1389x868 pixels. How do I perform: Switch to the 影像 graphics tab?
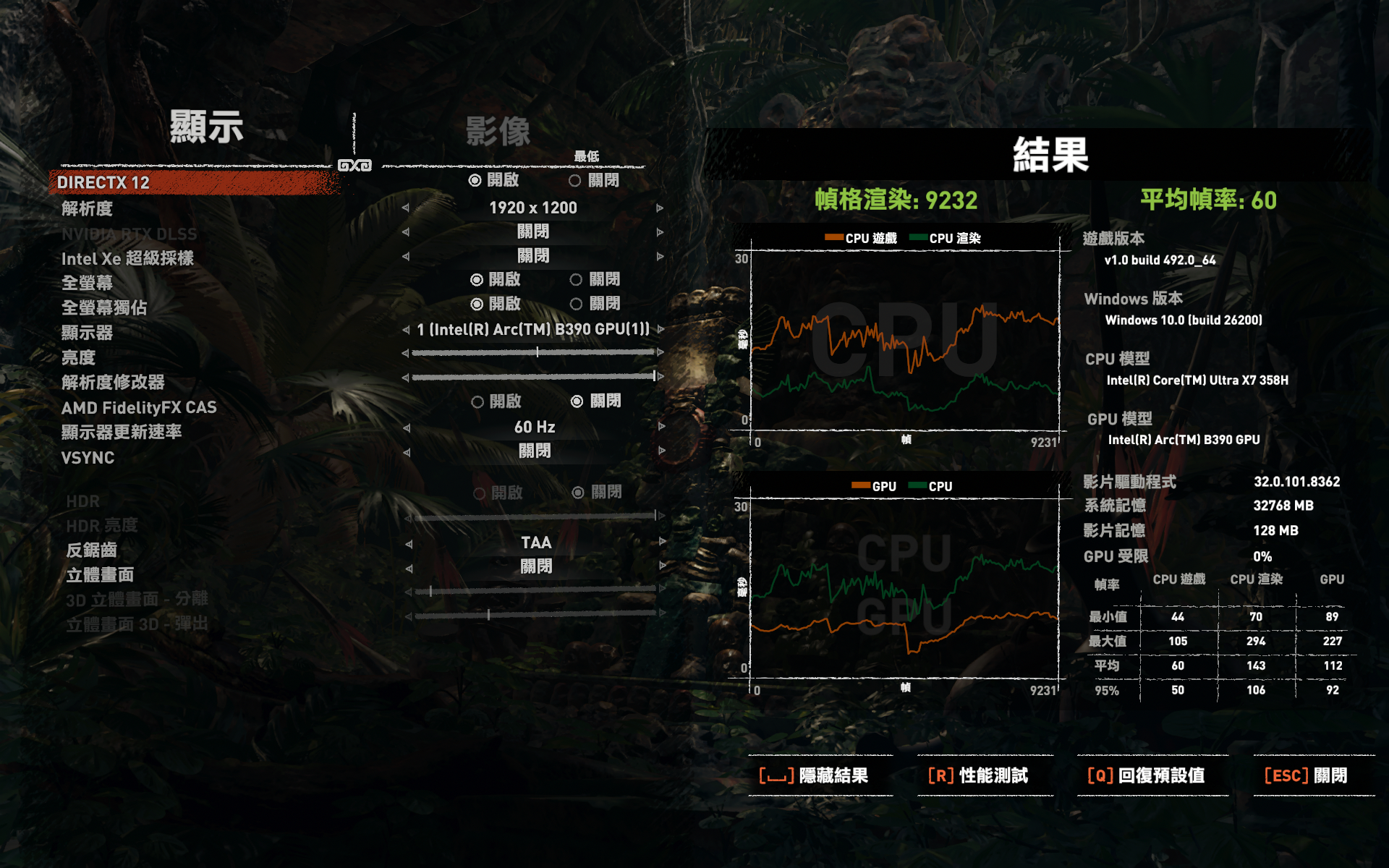(498, 132)
